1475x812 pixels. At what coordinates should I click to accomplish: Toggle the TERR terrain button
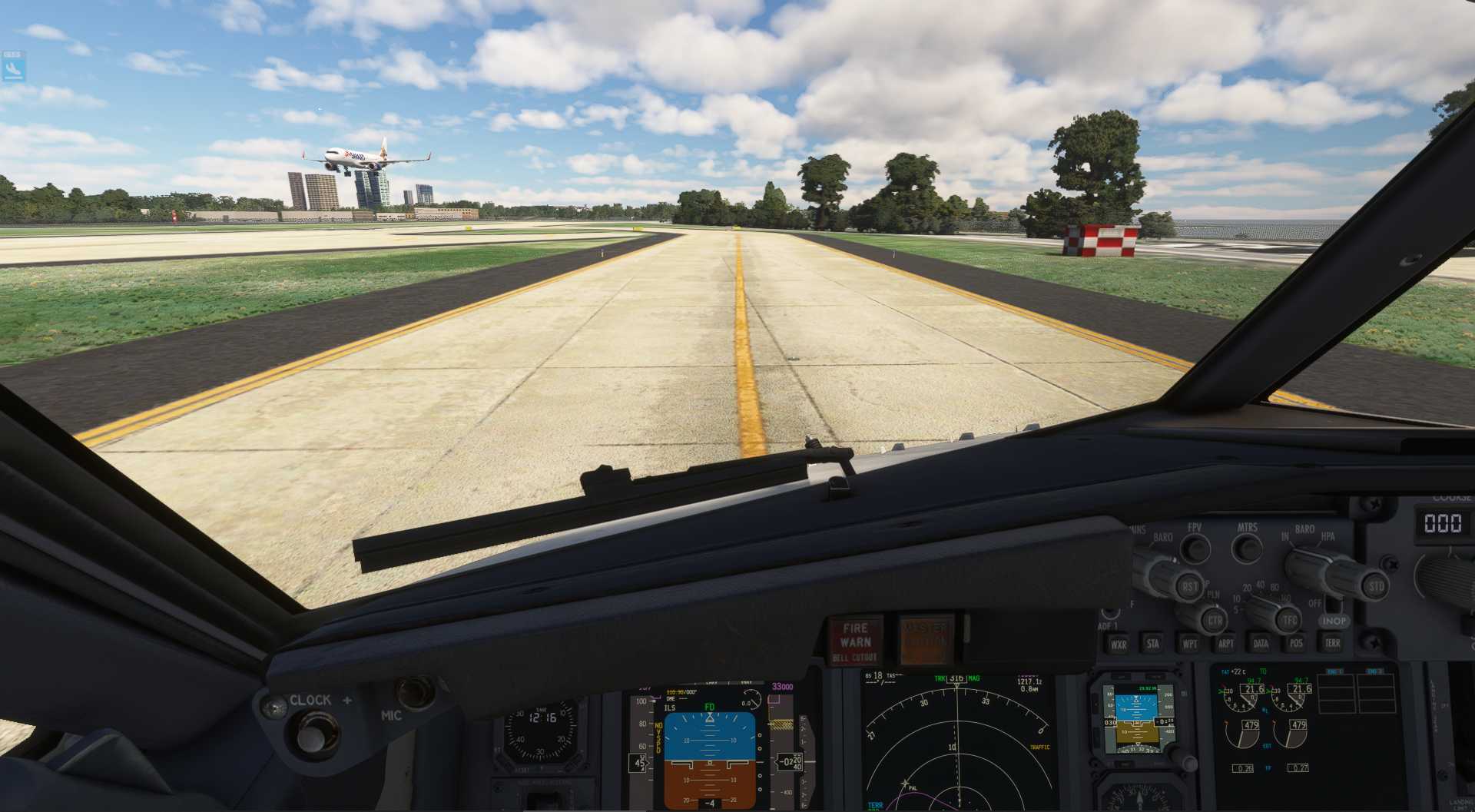tap(1332, 644)
